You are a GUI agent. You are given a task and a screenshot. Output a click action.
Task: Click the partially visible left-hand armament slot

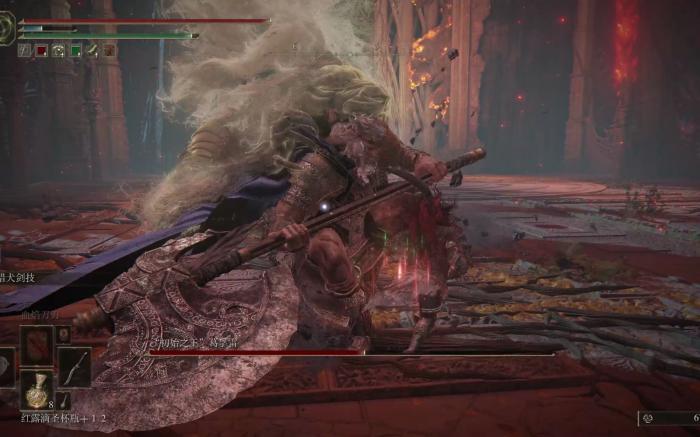click(6, 366)
